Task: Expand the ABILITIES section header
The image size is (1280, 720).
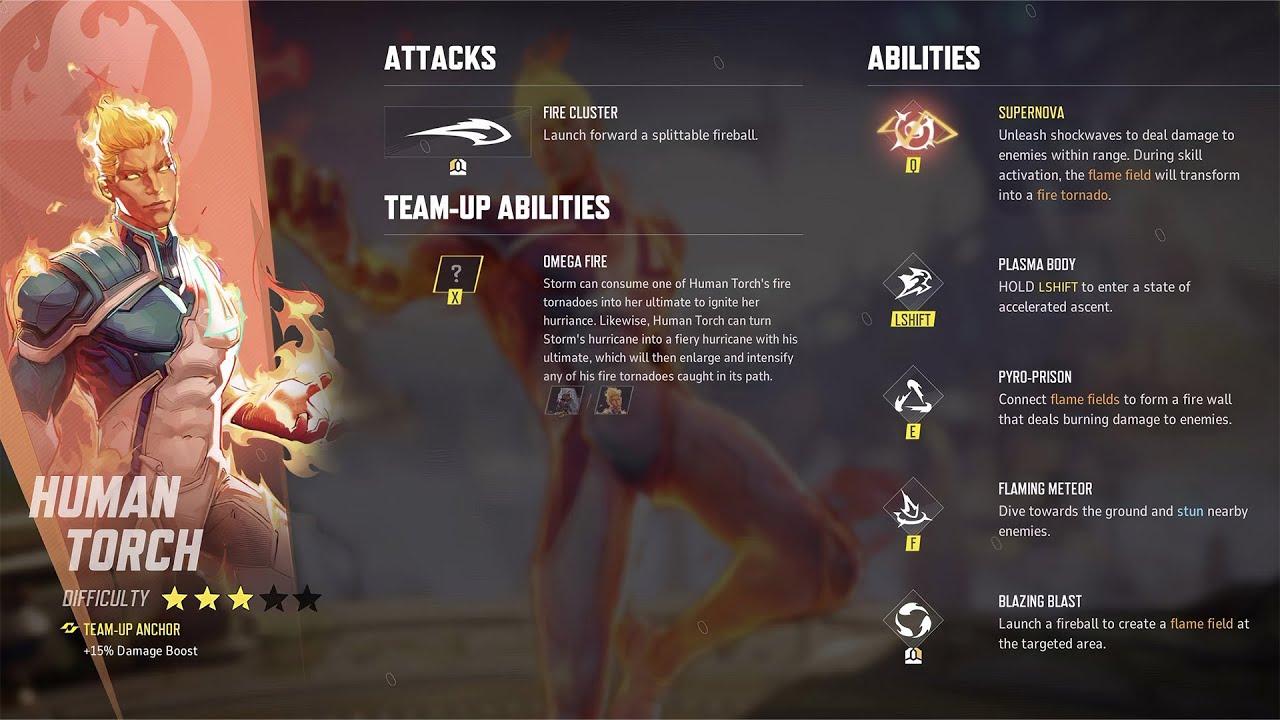Action: 922,58
